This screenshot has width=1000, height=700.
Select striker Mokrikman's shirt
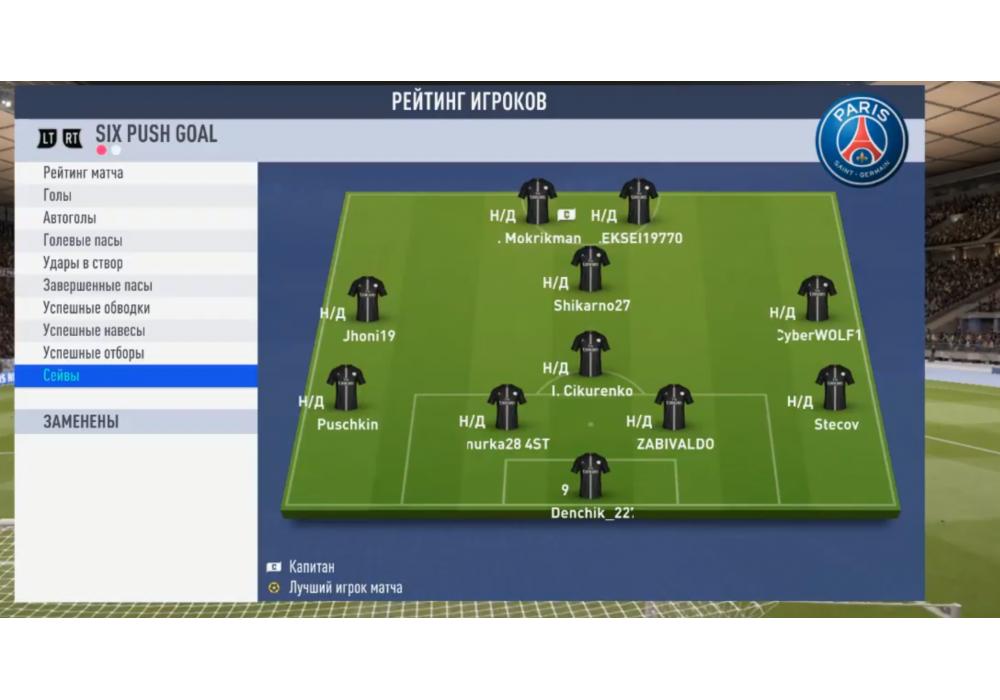[x=538, y=202]
